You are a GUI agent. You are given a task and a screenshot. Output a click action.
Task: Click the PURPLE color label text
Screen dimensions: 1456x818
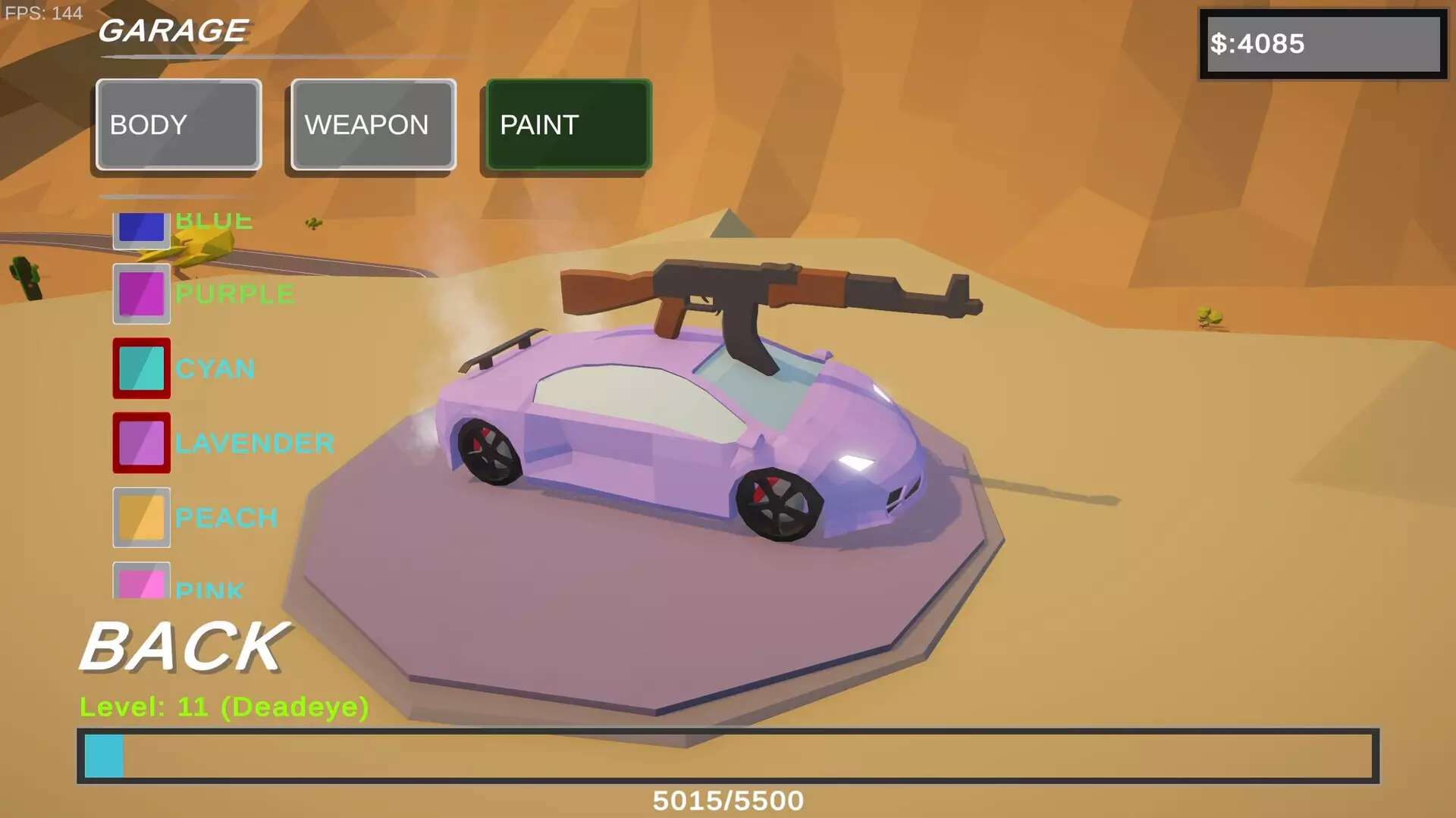tap(234, 293)
